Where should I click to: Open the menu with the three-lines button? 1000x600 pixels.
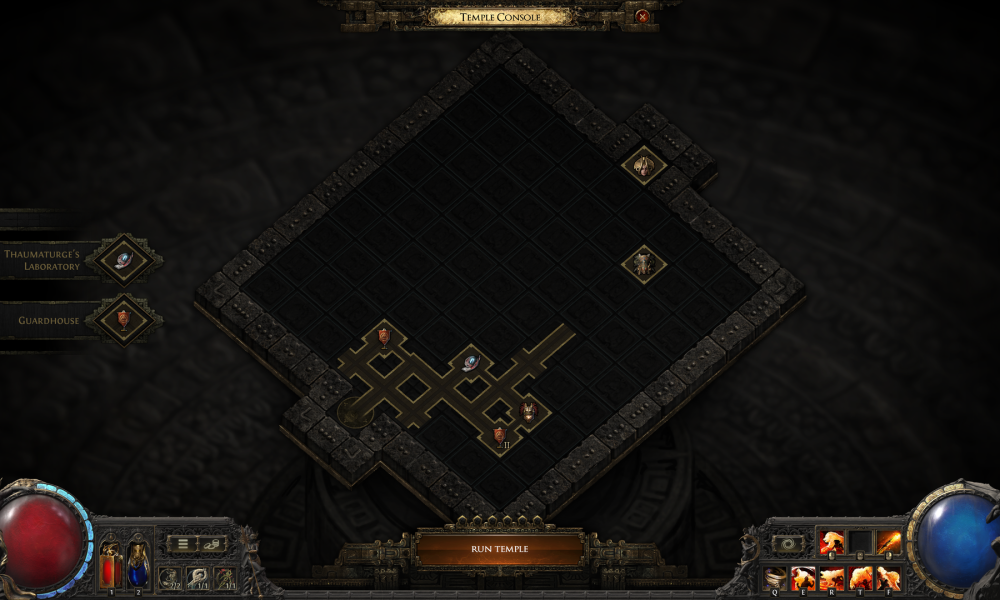[x=182, y=544]
